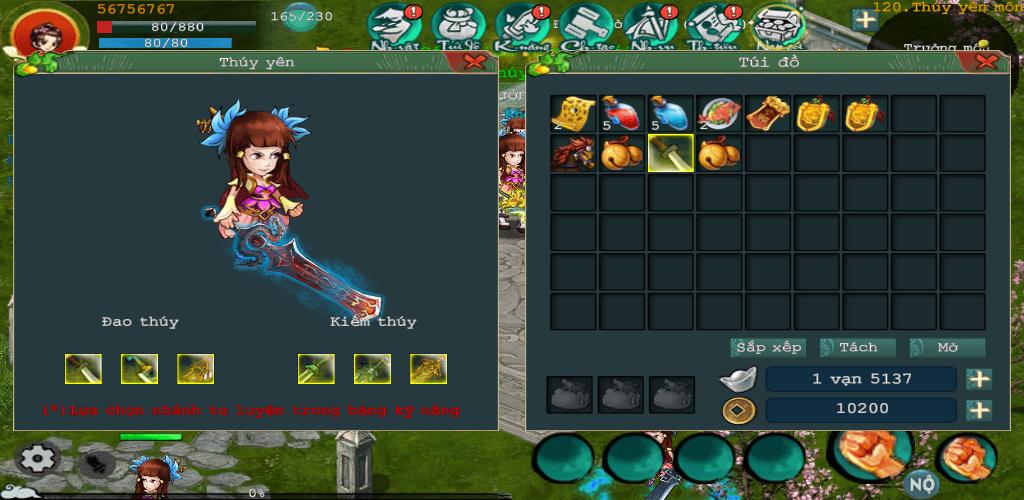1024x500 pixels.
Task: Open the settings gear icon
Action: (38, 459)
